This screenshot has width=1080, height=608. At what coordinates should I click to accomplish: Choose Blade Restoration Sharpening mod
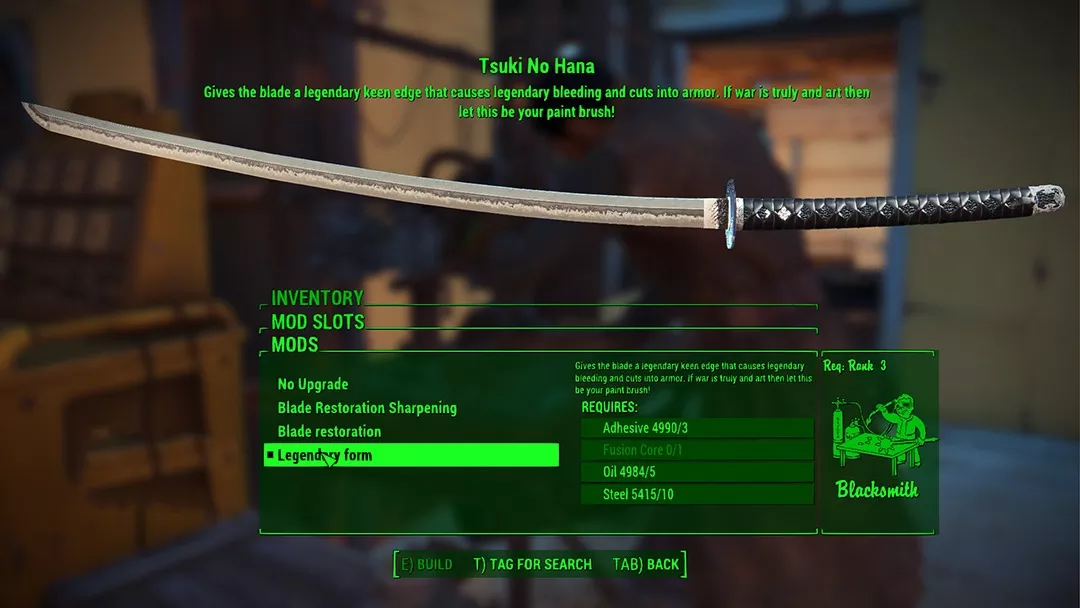click(367, 408)
